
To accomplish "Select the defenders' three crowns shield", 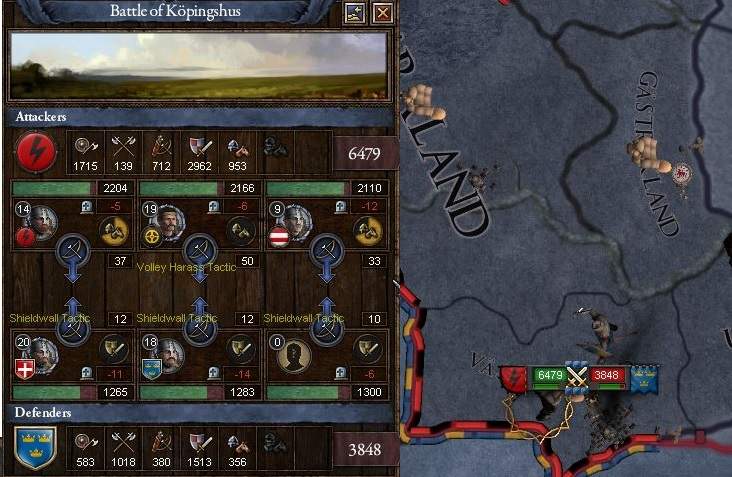I will pos(33,447).
